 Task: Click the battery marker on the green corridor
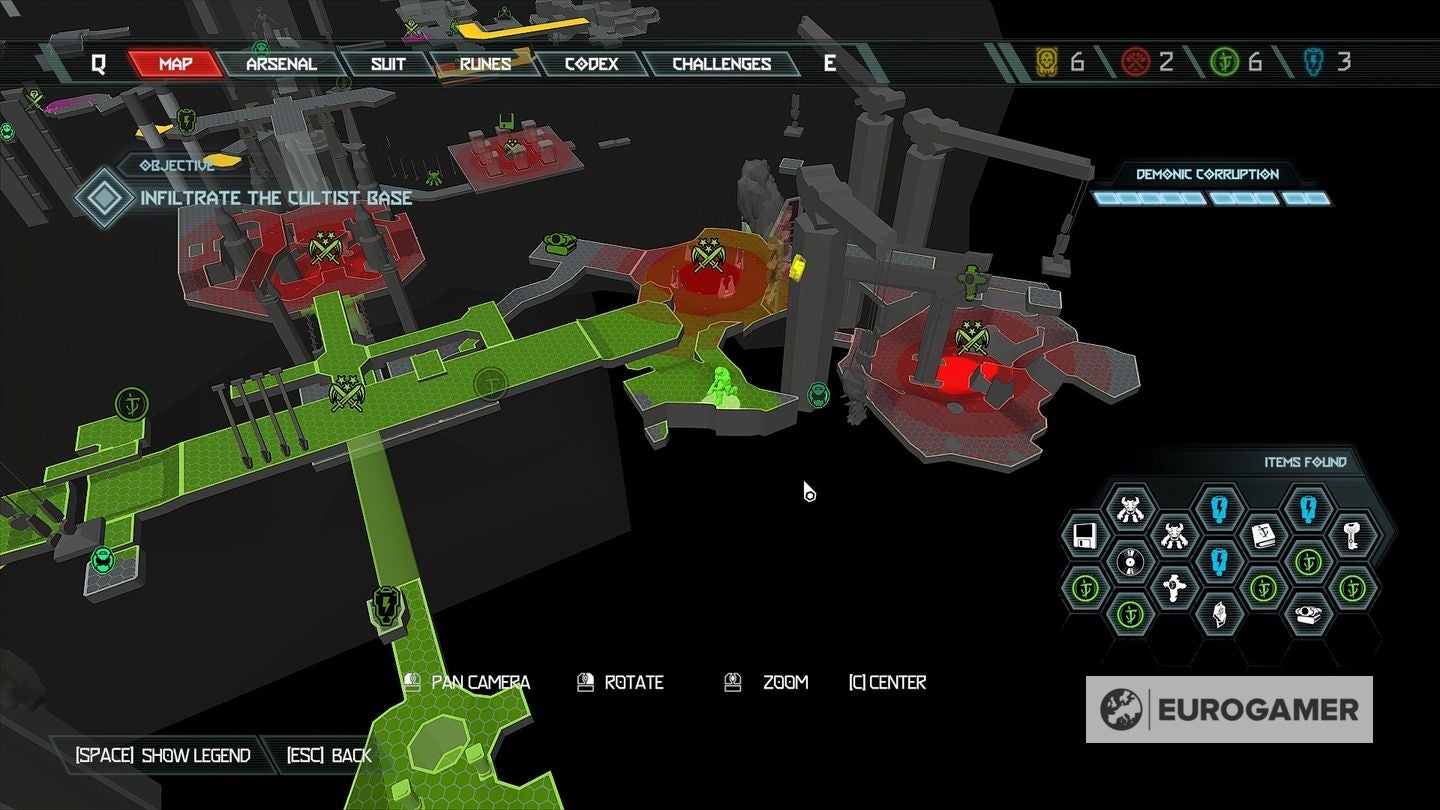pos(385,605)
